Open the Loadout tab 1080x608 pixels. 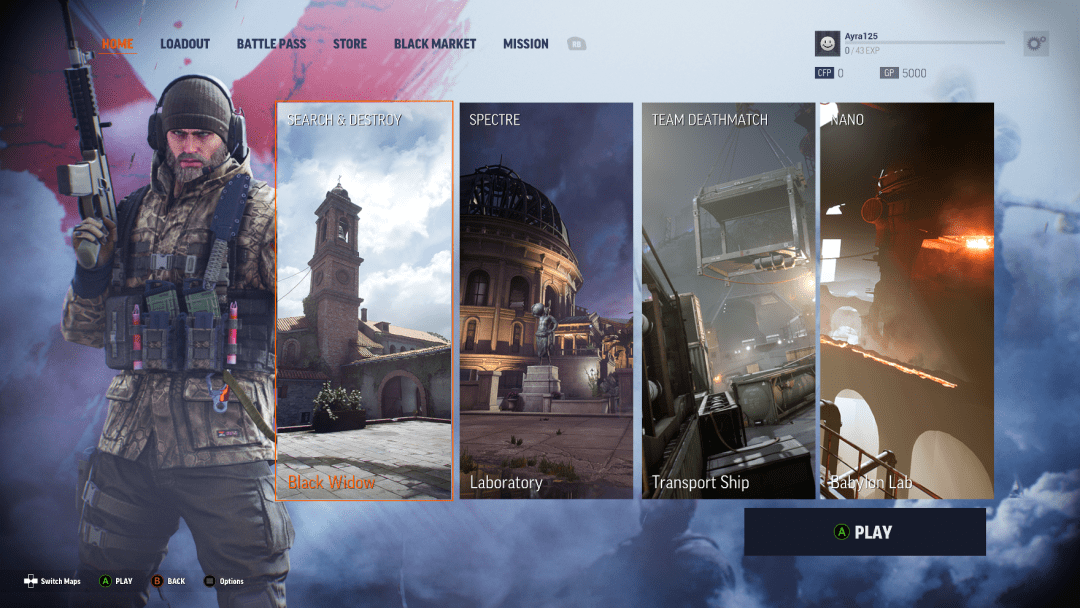click(185, 44)
